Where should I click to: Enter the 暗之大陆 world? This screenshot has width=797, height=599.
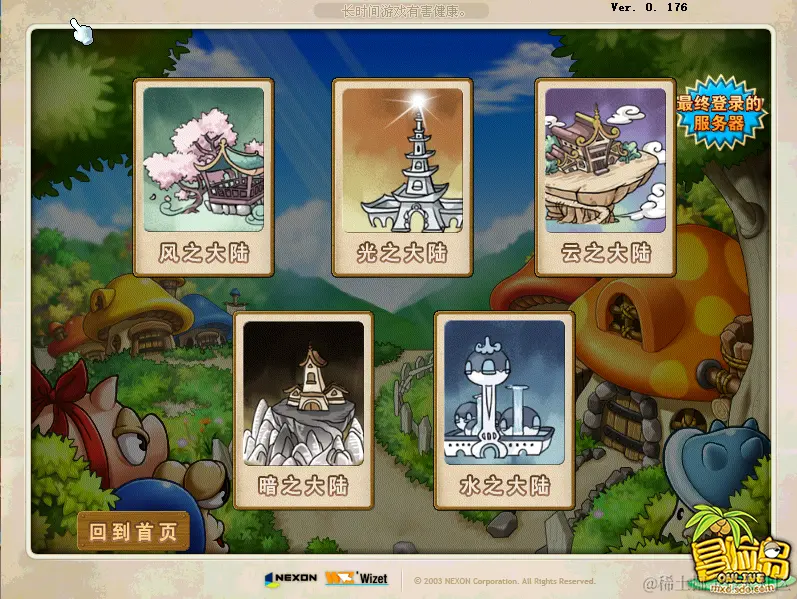303,410
